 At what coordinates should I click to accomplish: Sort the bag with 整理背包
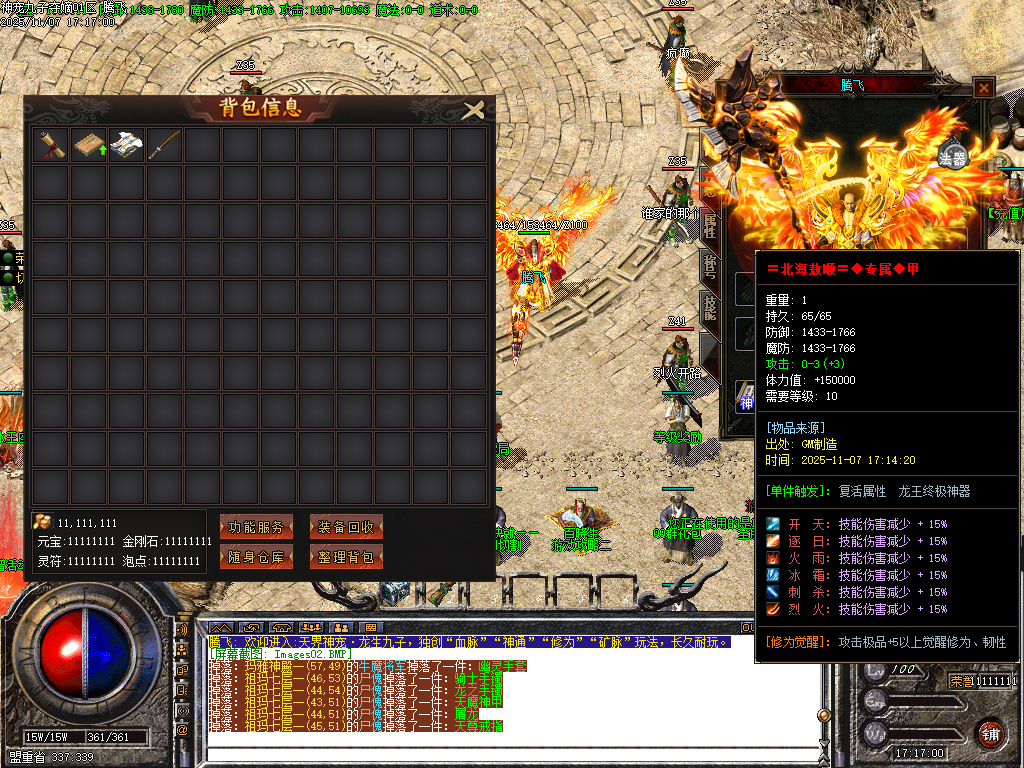[x=346, y=557]
